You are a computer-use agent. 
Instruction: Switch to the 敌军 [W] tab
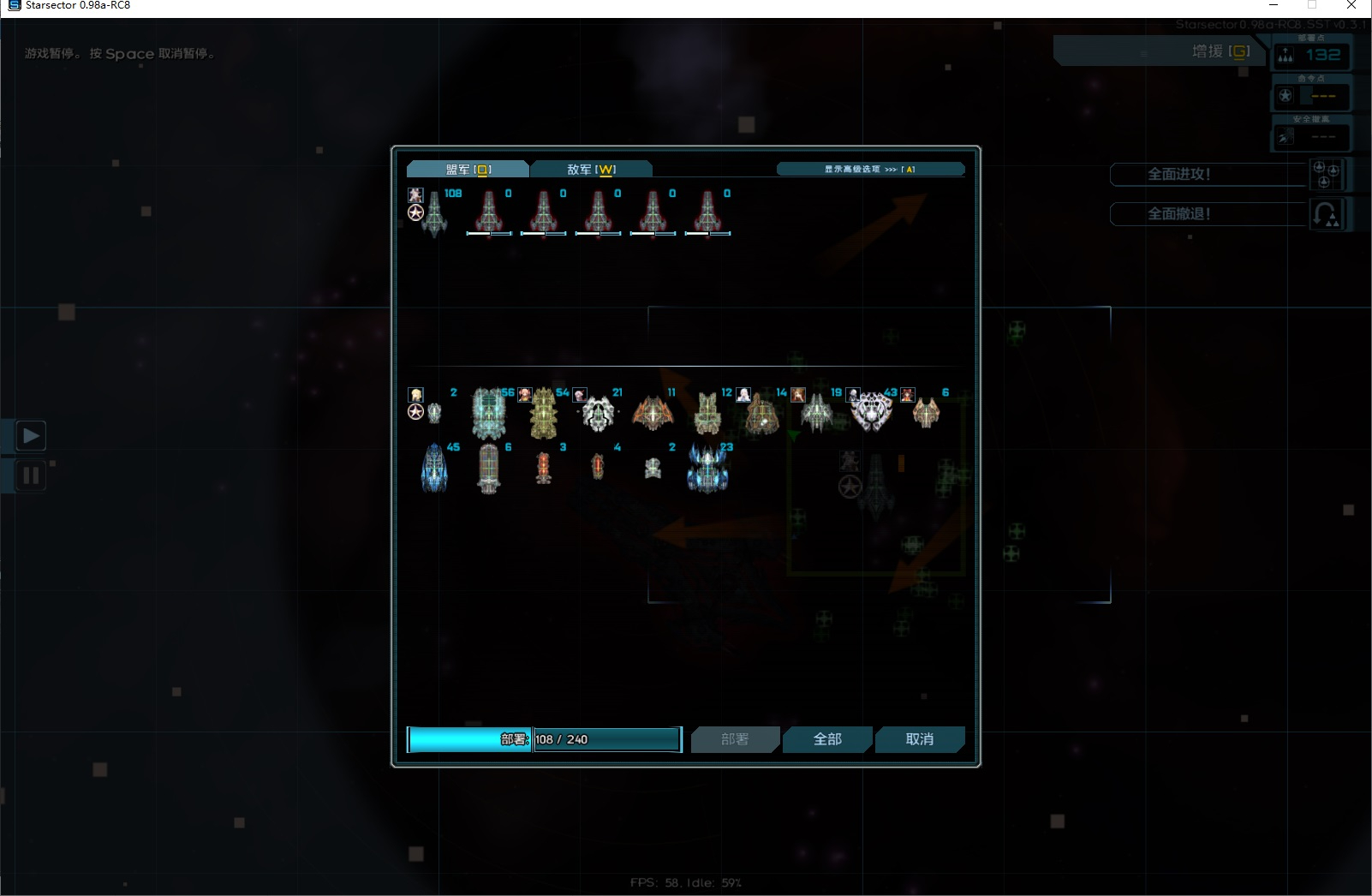point(591,169)
